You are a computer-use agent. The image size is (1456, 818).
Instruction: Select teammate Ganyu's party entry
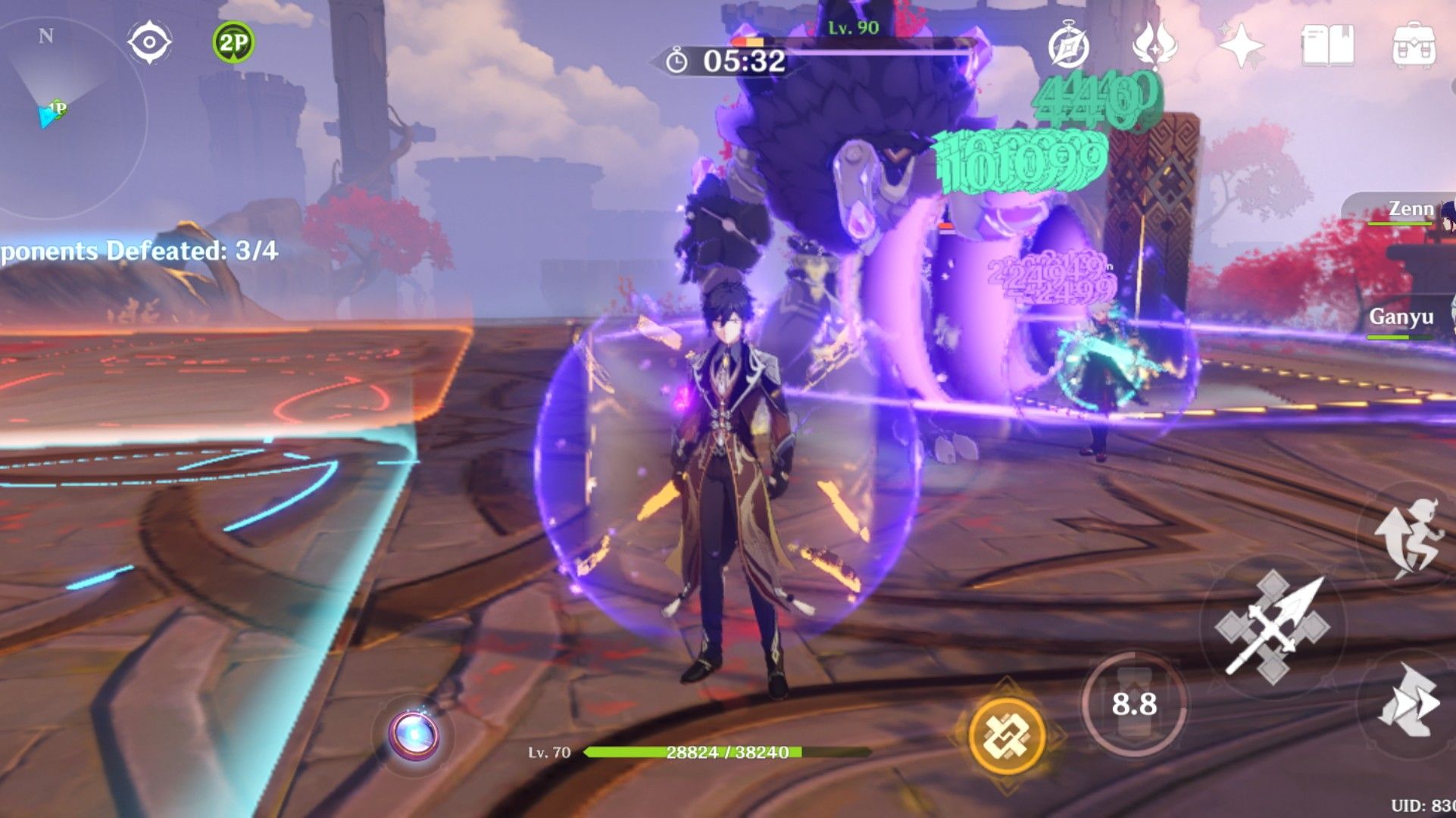click(1403, 318)
